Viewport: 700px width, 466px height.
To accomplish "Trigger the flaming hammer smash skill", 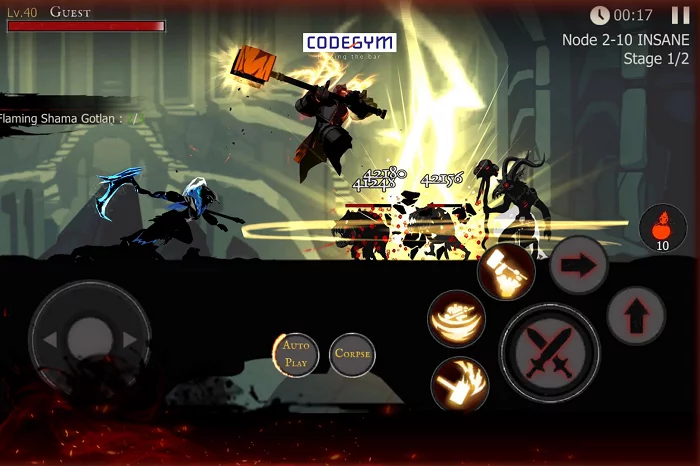I will [460, 385].
